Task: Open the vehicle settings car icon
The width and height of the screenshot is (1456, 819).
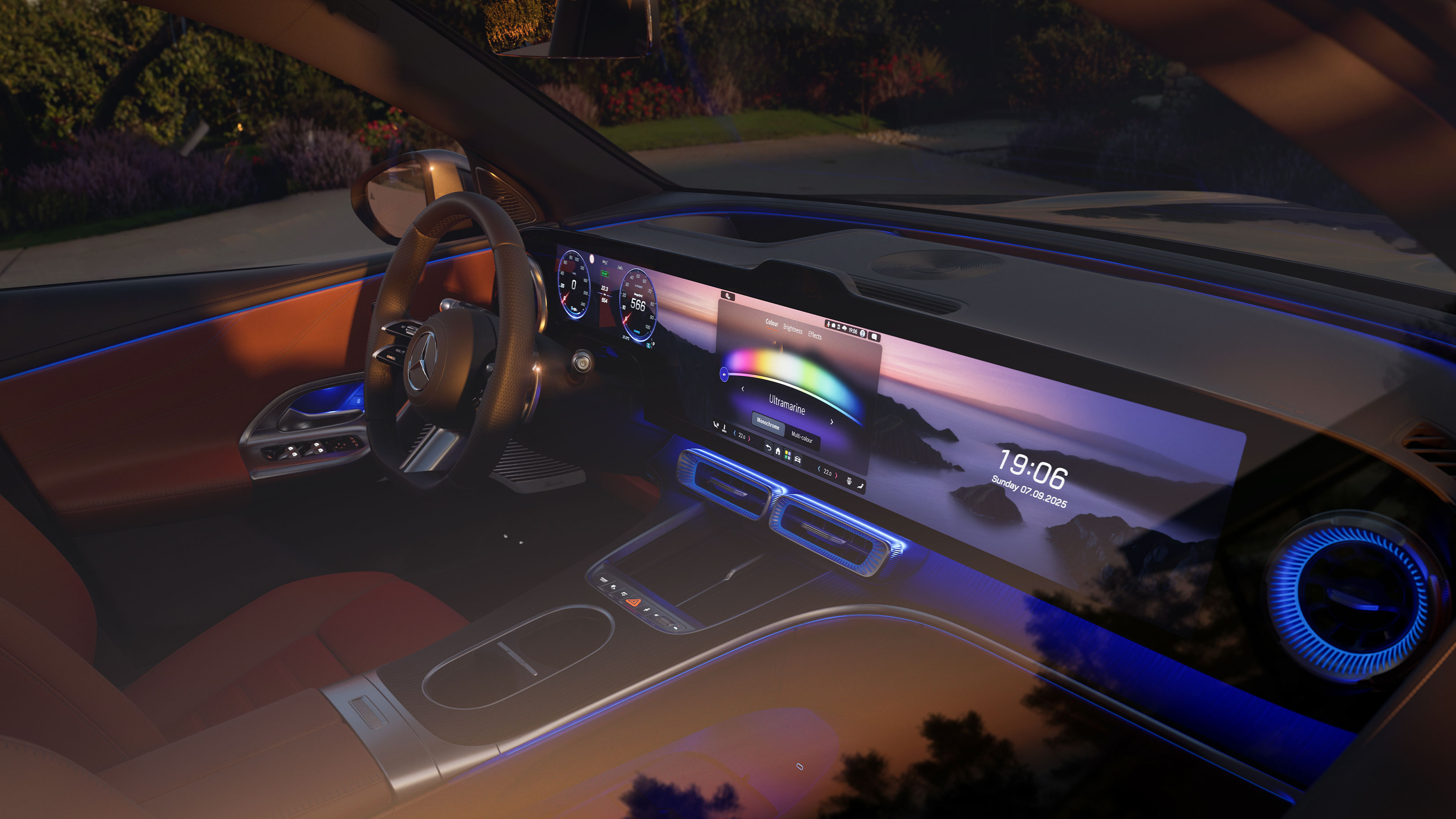Action: tap(798, 459)
